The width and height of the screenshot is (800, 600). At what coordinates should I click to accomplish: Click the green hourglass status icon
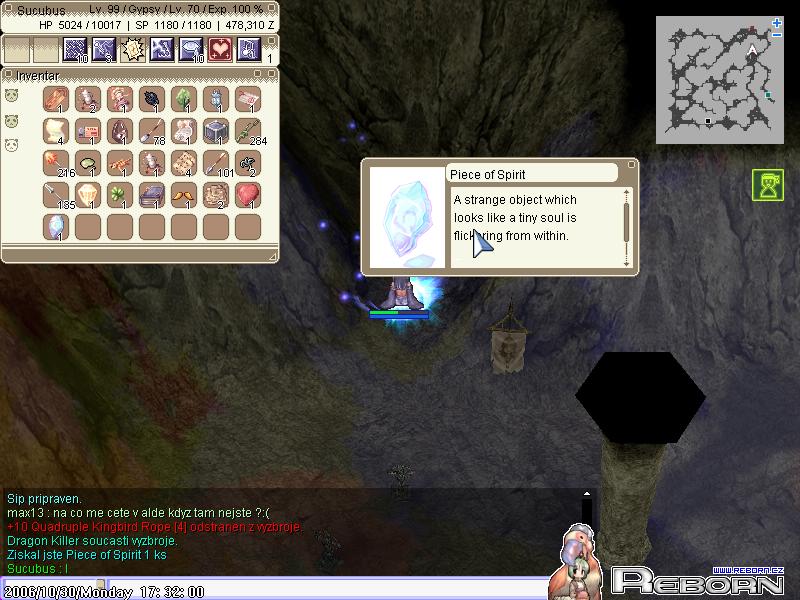[x=768, y=185]
